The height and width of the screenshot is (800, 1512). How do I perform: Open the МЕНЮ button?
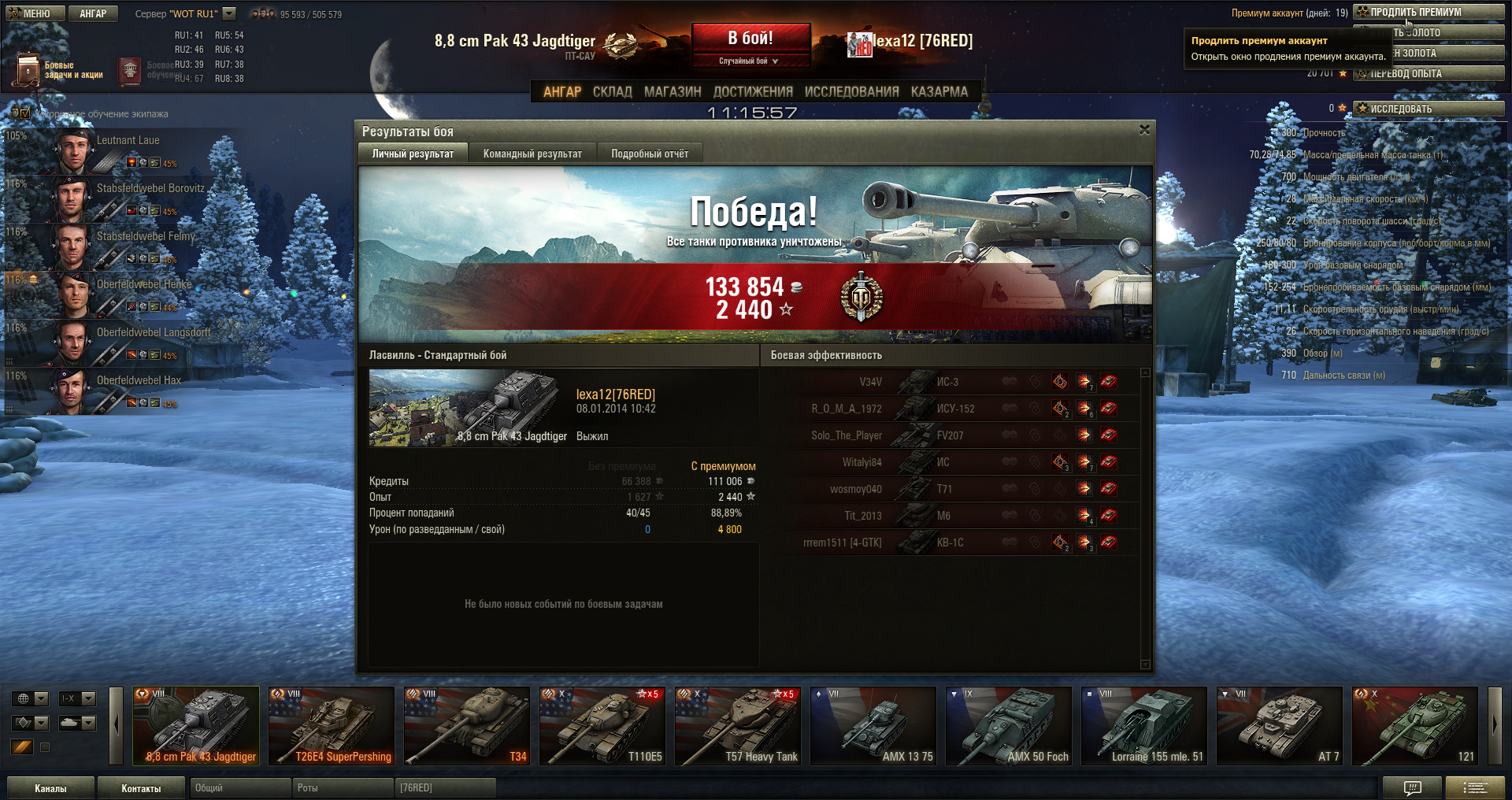click(31, 13)
